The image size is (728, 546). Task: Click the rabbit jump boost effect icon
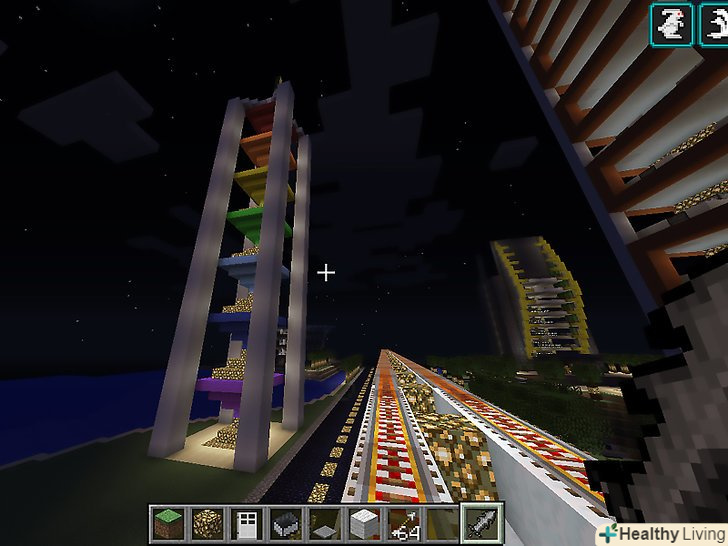669,25
